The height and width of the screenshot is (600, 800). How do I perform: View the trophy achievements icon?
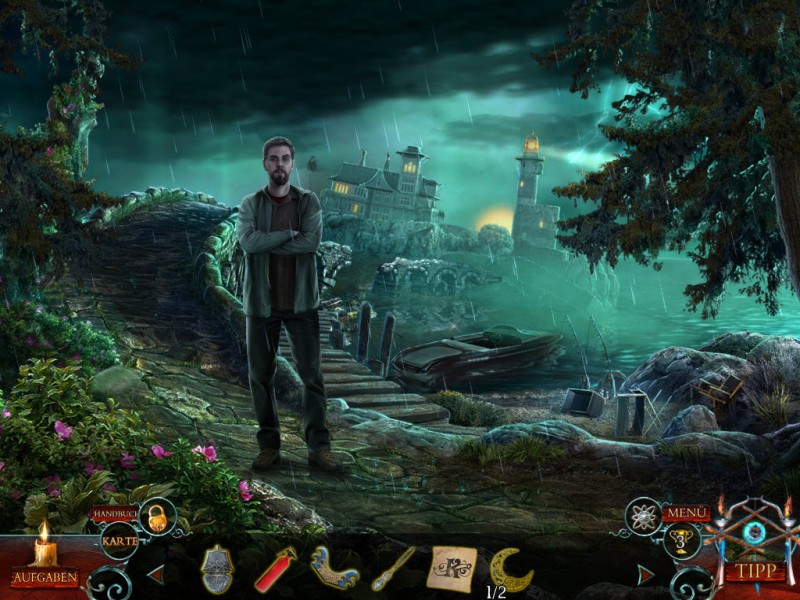(681, 541)
